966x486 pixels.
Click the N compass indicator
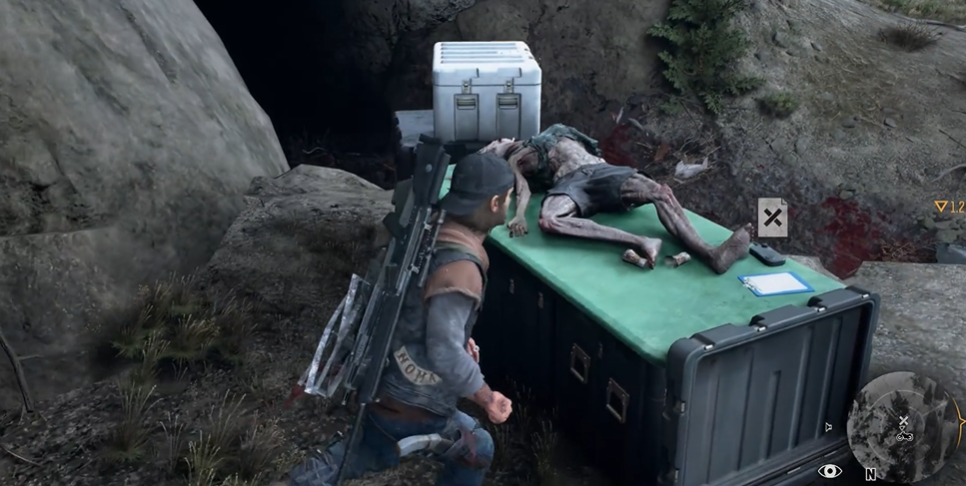tap(871, 474)
